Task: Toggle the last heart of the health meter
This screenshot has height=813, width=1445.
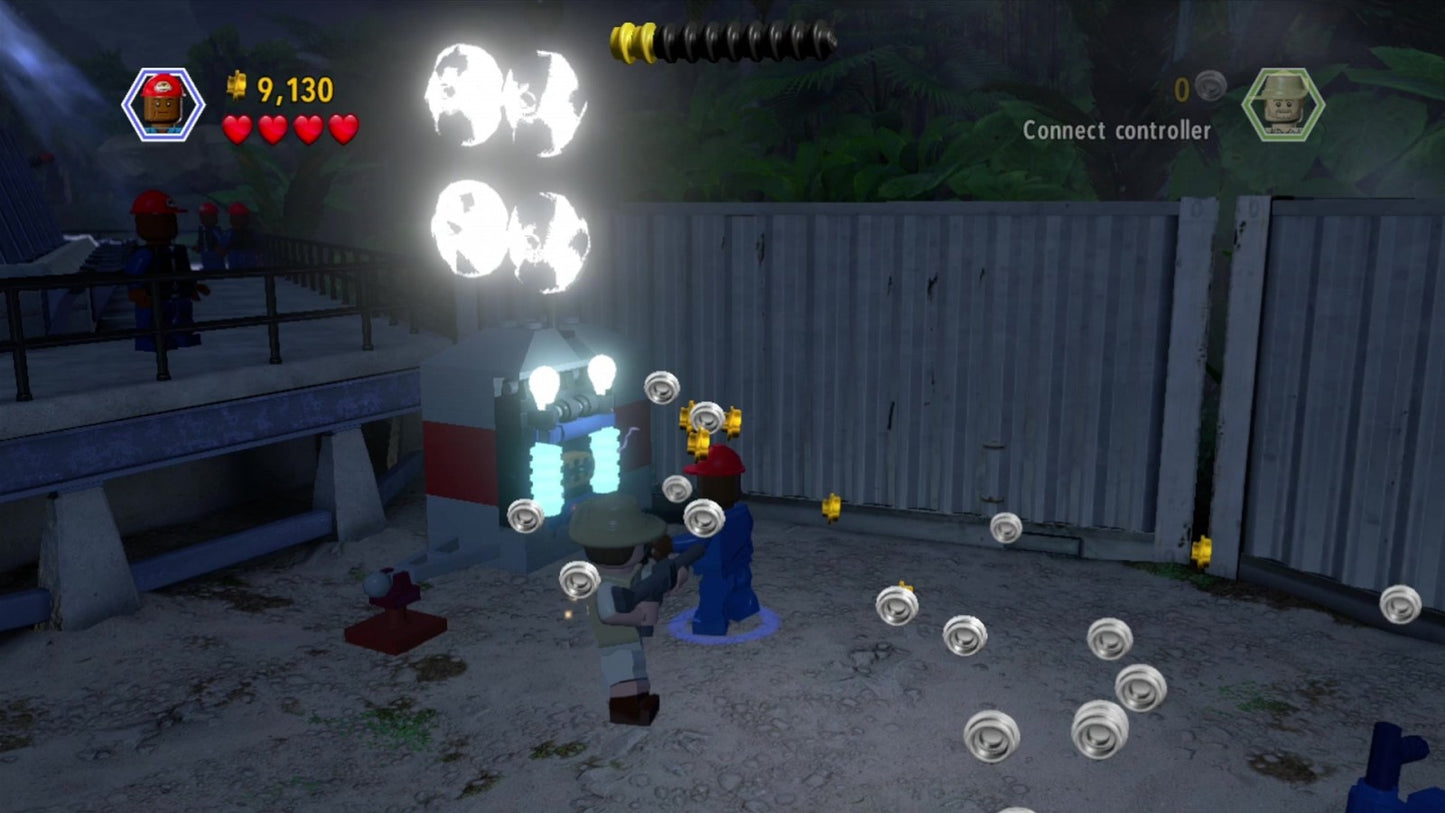Action: pos(341,130)
